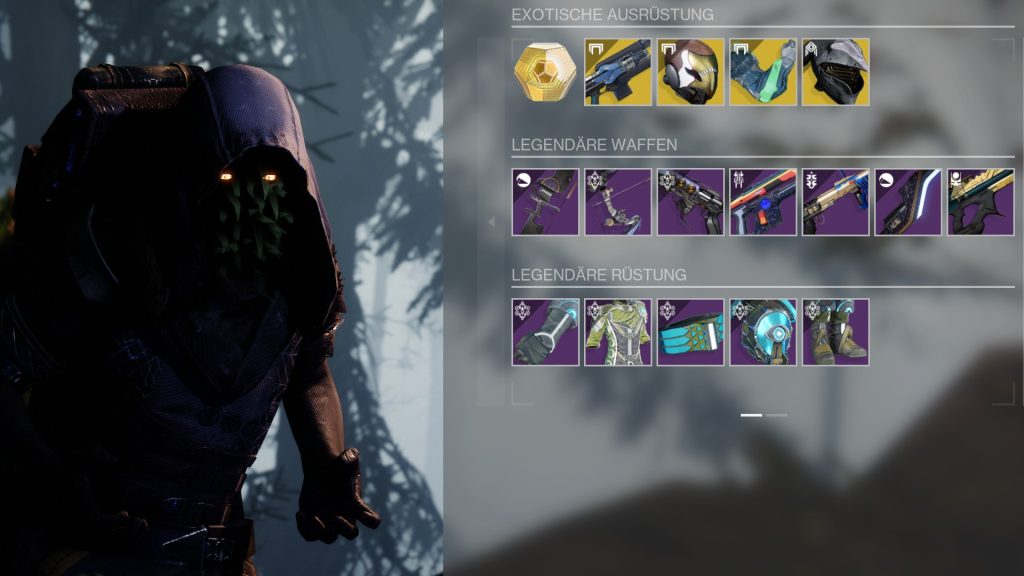Viewport: 1024px width, 576px height.
Task: Click the left page arrow beside the weapons
Action: (491, 222)
